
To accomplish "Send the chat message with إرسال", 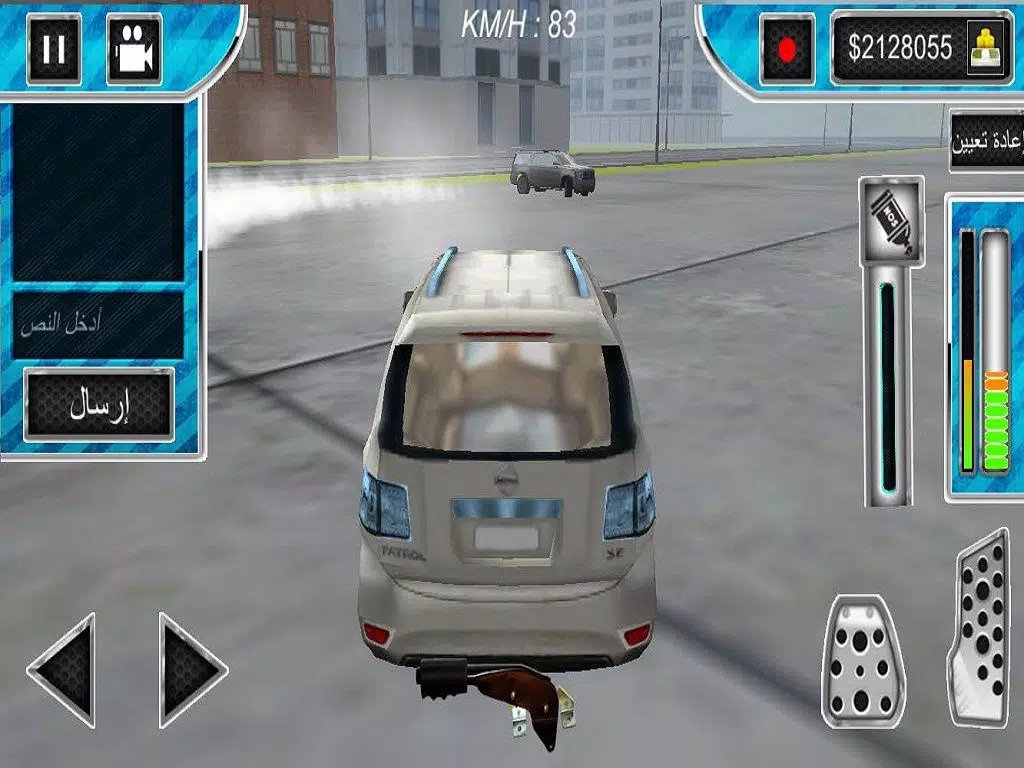I will (x=99, y=404).
